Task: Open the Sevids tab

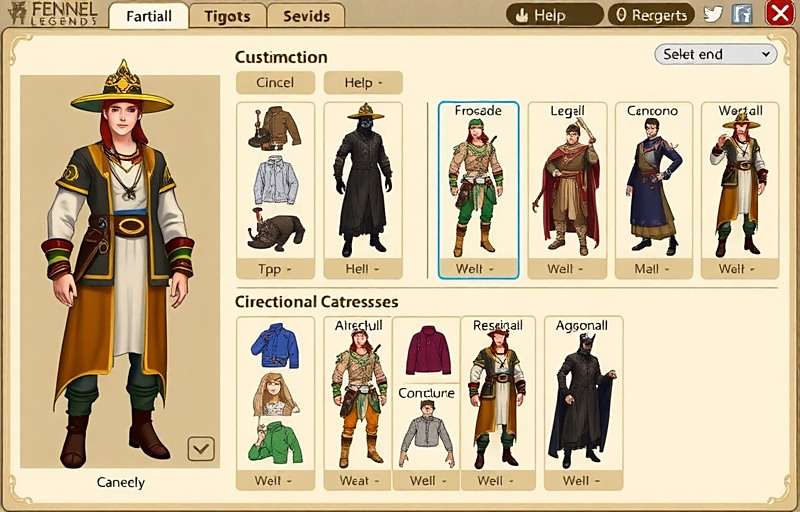Action: tap(306, 16)
